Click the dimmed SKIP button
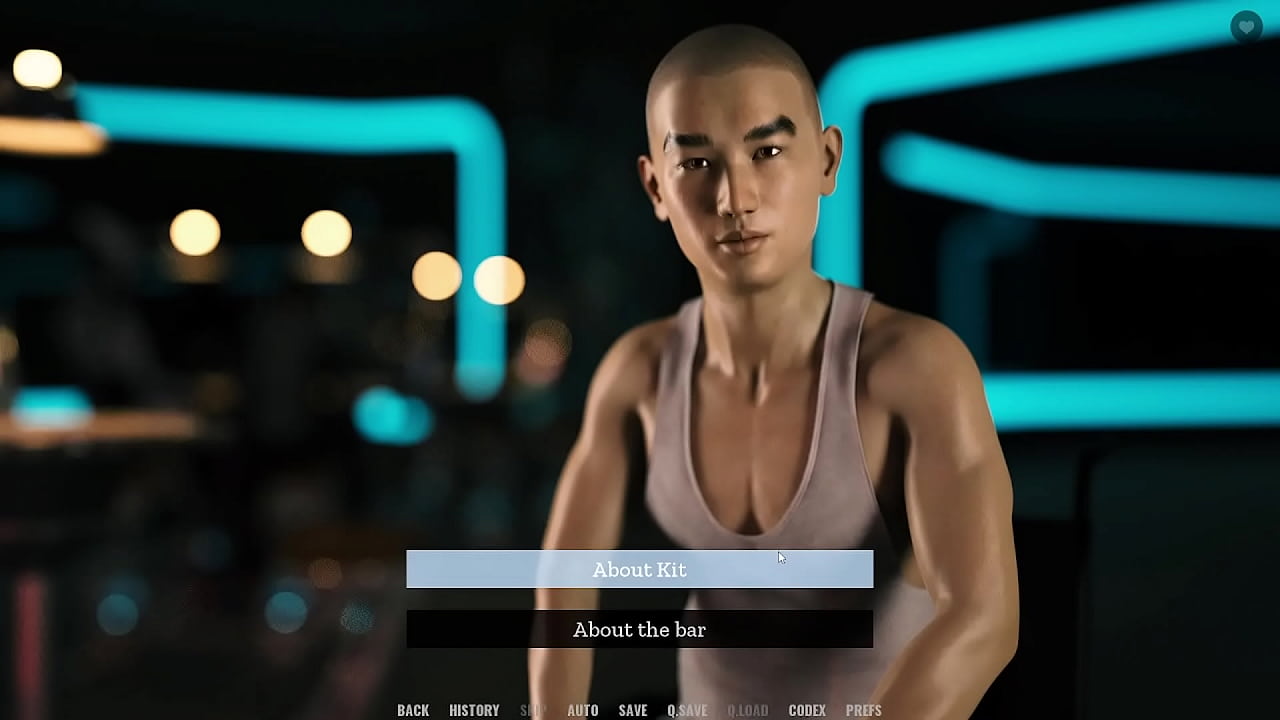Image resolution: width=1280 pixels, height=720 pixels. pos(533,710)
